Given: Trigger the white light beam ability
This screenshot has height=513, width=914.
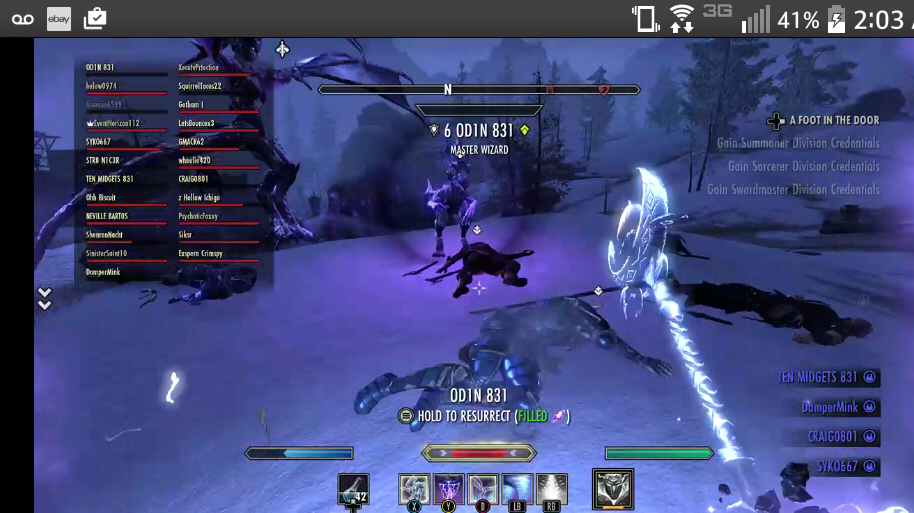Looking at the screenshot, I should (551, 489).
